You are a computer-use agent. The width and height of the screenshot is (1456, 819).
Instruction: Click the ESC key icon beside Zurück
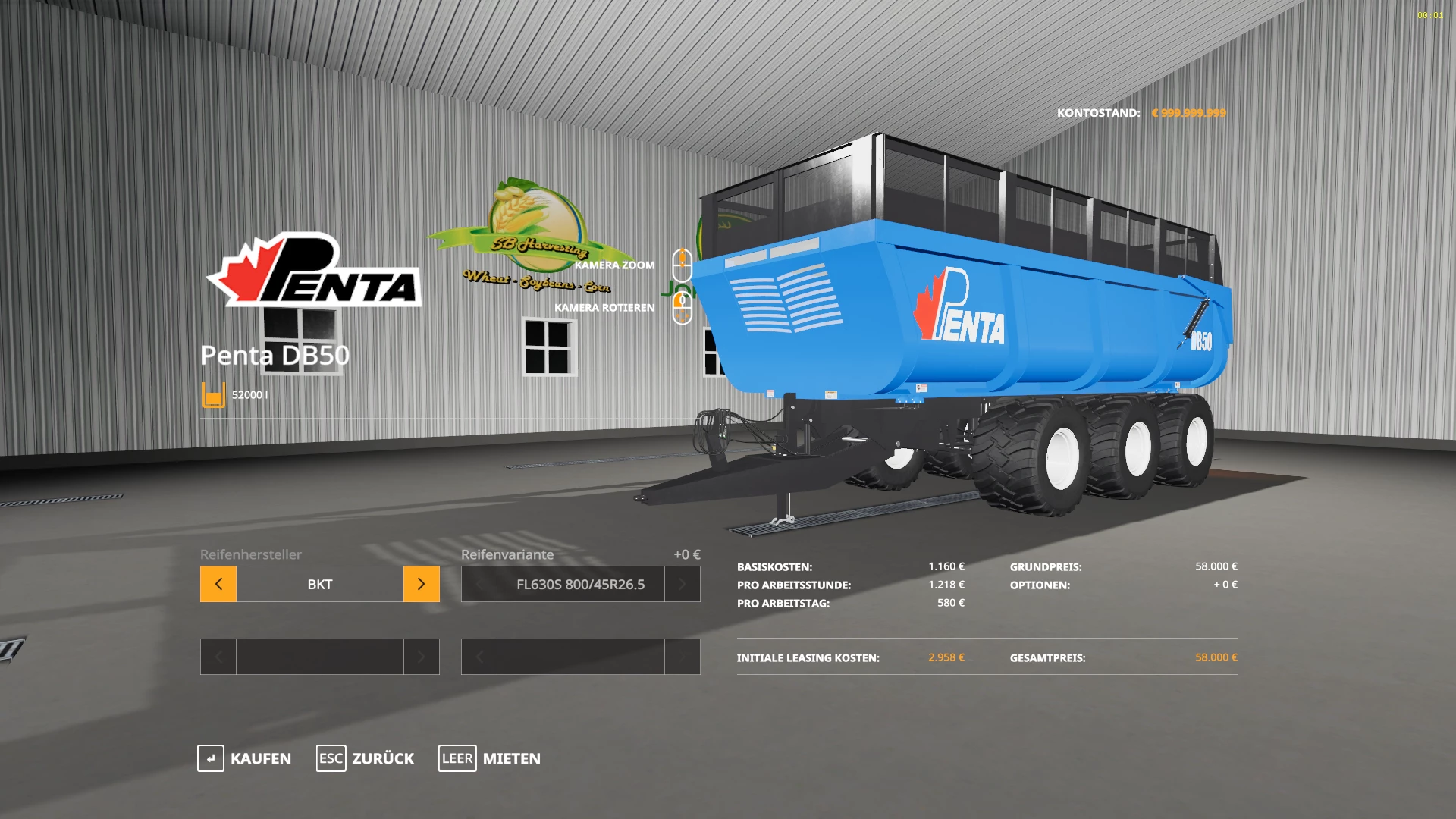coord(331,758)
